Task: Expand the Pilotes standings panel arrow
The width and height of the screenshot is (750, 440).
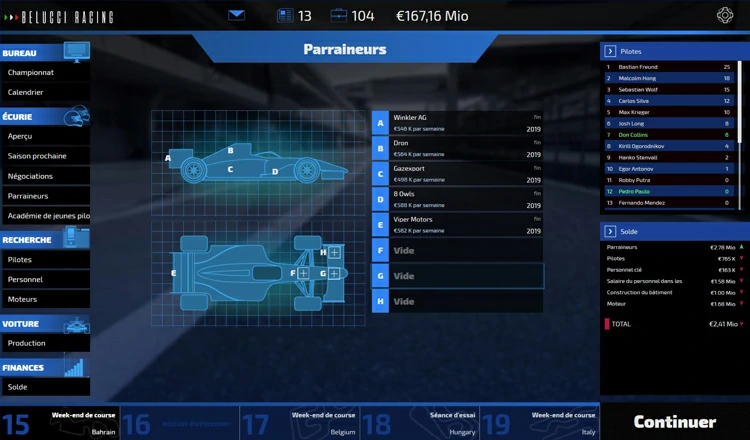Action: pos(609,51)
